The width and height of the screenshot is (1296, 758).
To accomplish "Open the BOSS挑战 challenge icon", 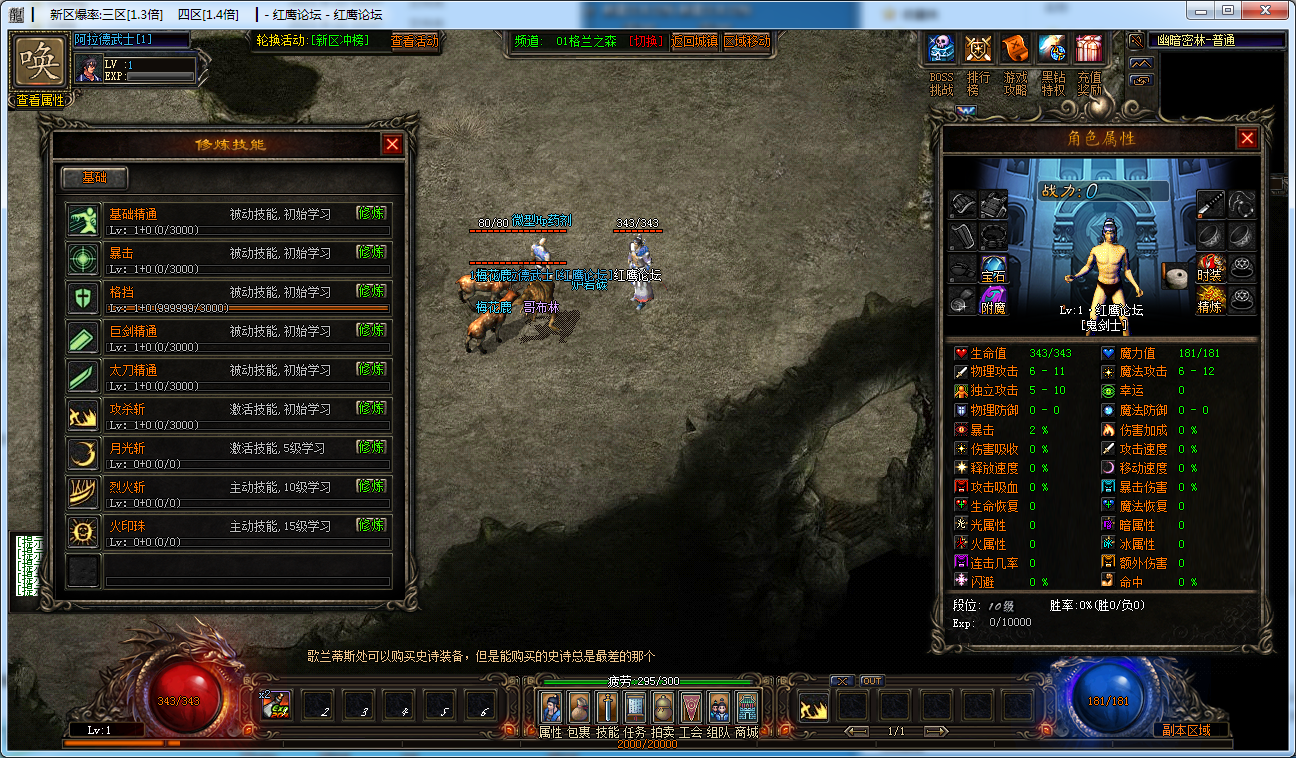I will click(x=941, y=48).
